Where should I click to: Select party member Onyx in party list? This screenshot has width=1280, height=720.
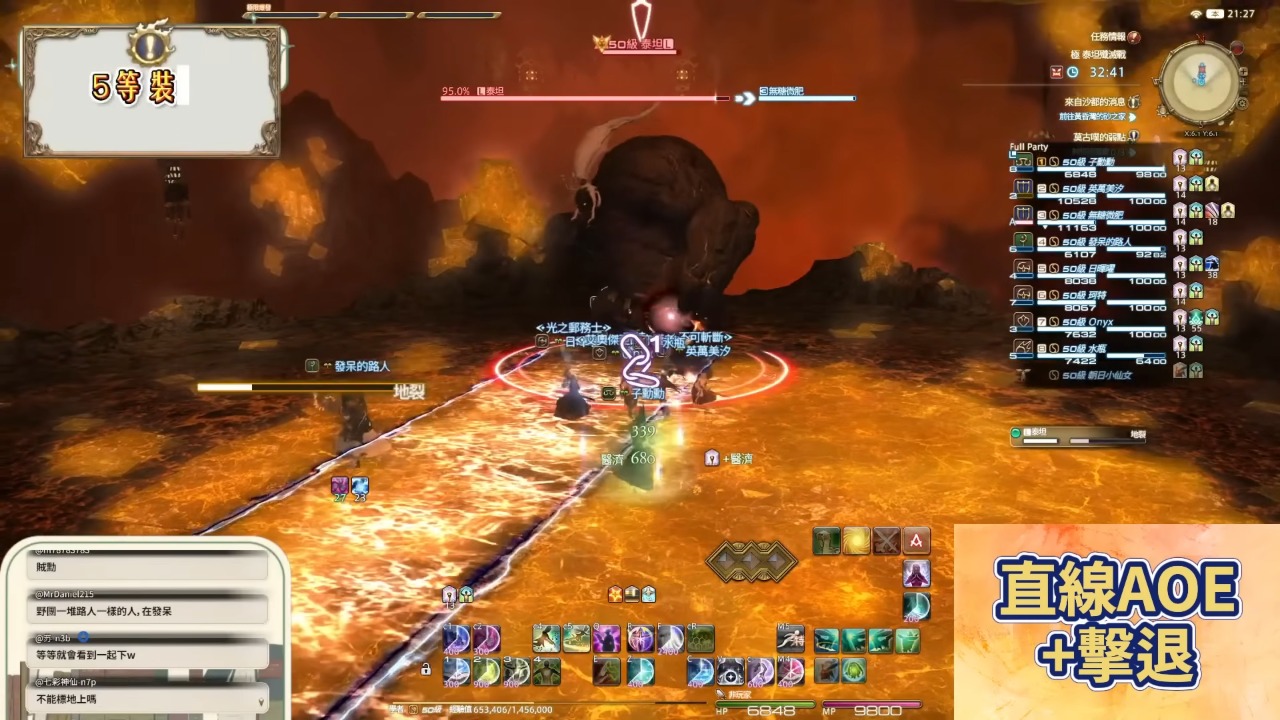click(1090, 323)
